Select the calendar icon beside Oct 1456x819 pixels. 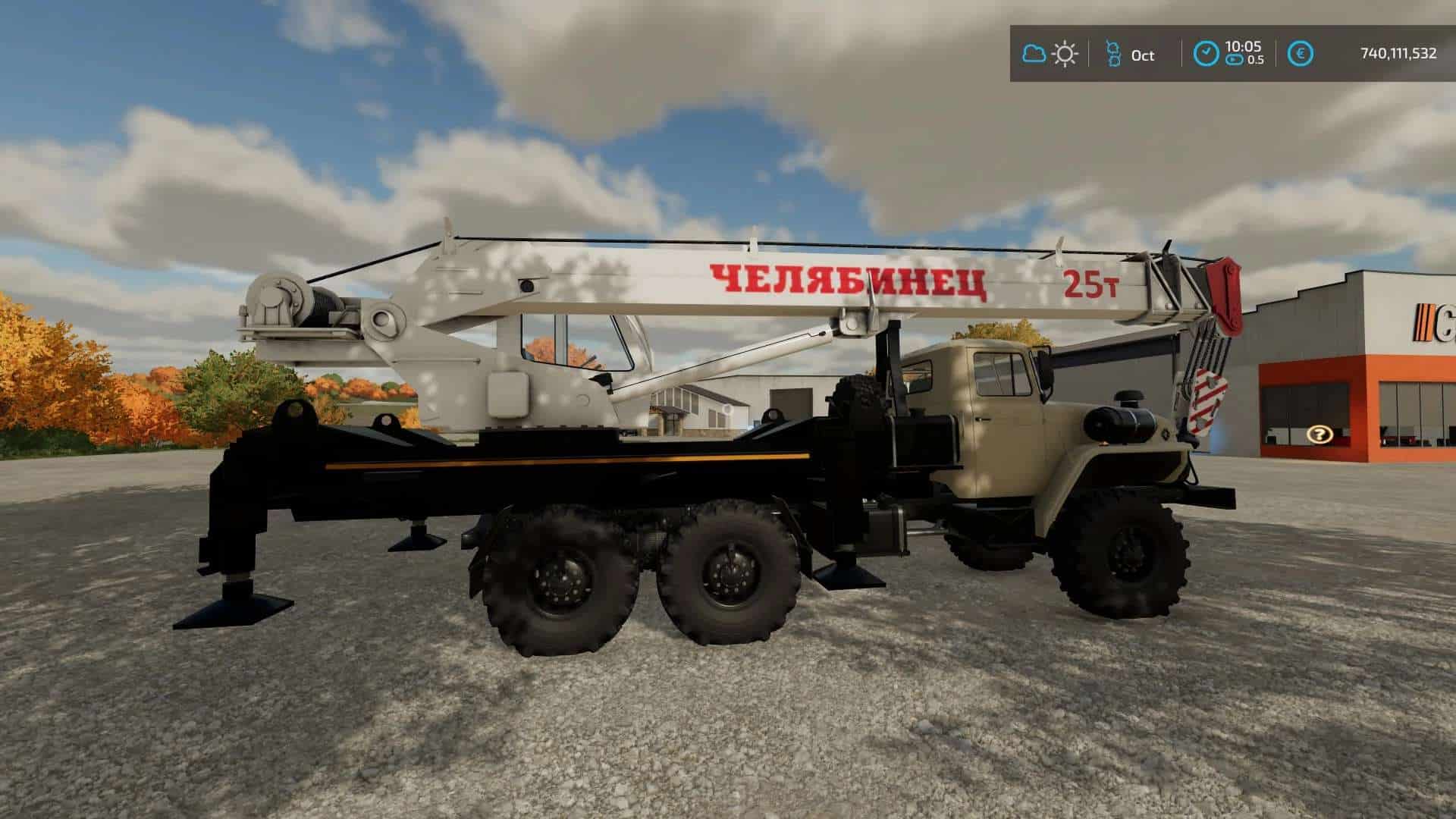[x=1112, y=55]
